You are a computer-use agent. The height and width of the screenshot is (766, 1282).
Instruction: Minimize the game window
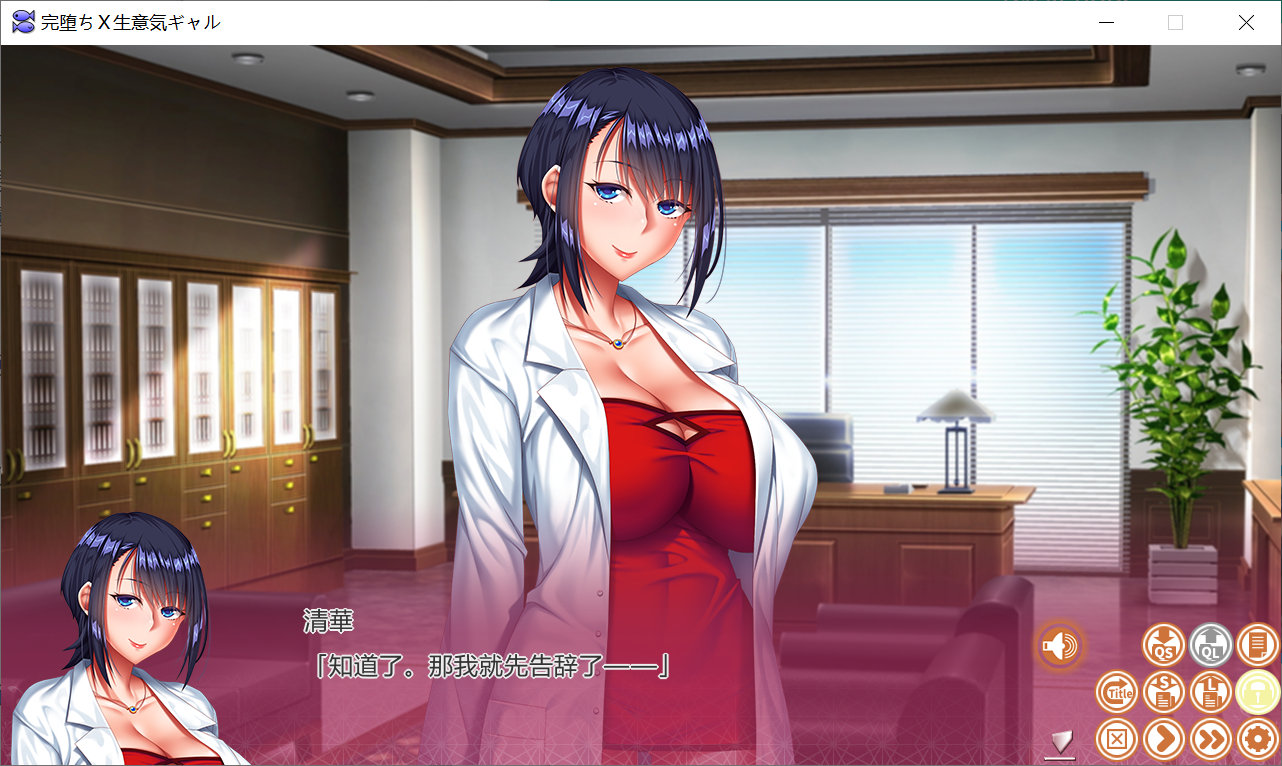click(1106, 22)
